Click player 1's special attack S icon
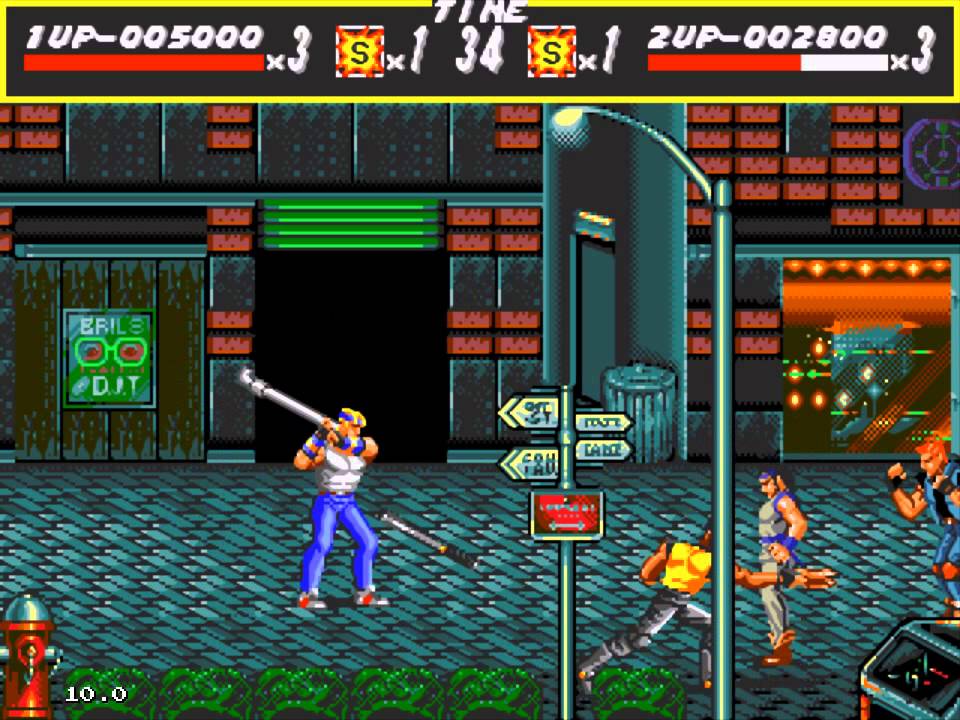Image resolution: width=960 pixels, height=720 pixels. pyautogui.click(x=359, y=51)
